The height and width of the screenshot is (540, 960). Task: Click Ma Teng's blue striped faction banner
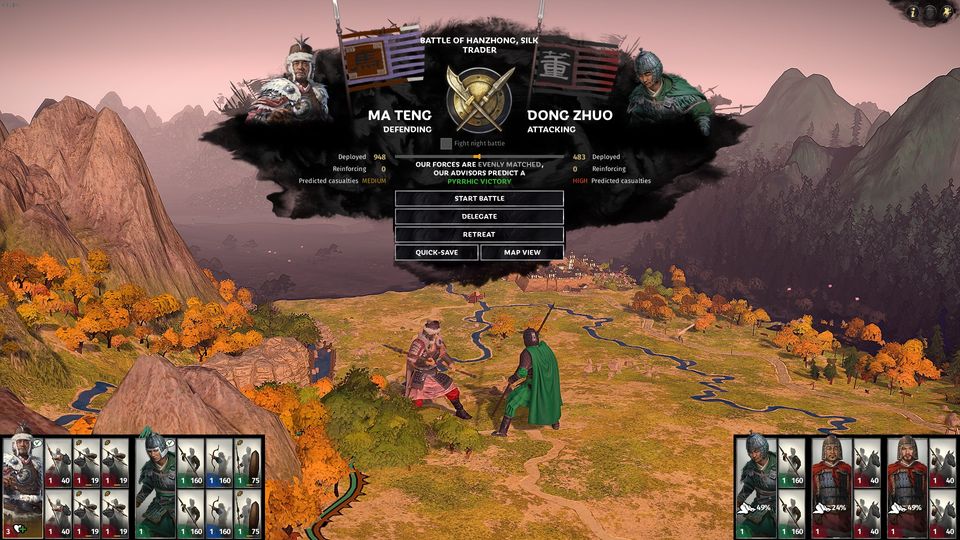tap(384, 60)
